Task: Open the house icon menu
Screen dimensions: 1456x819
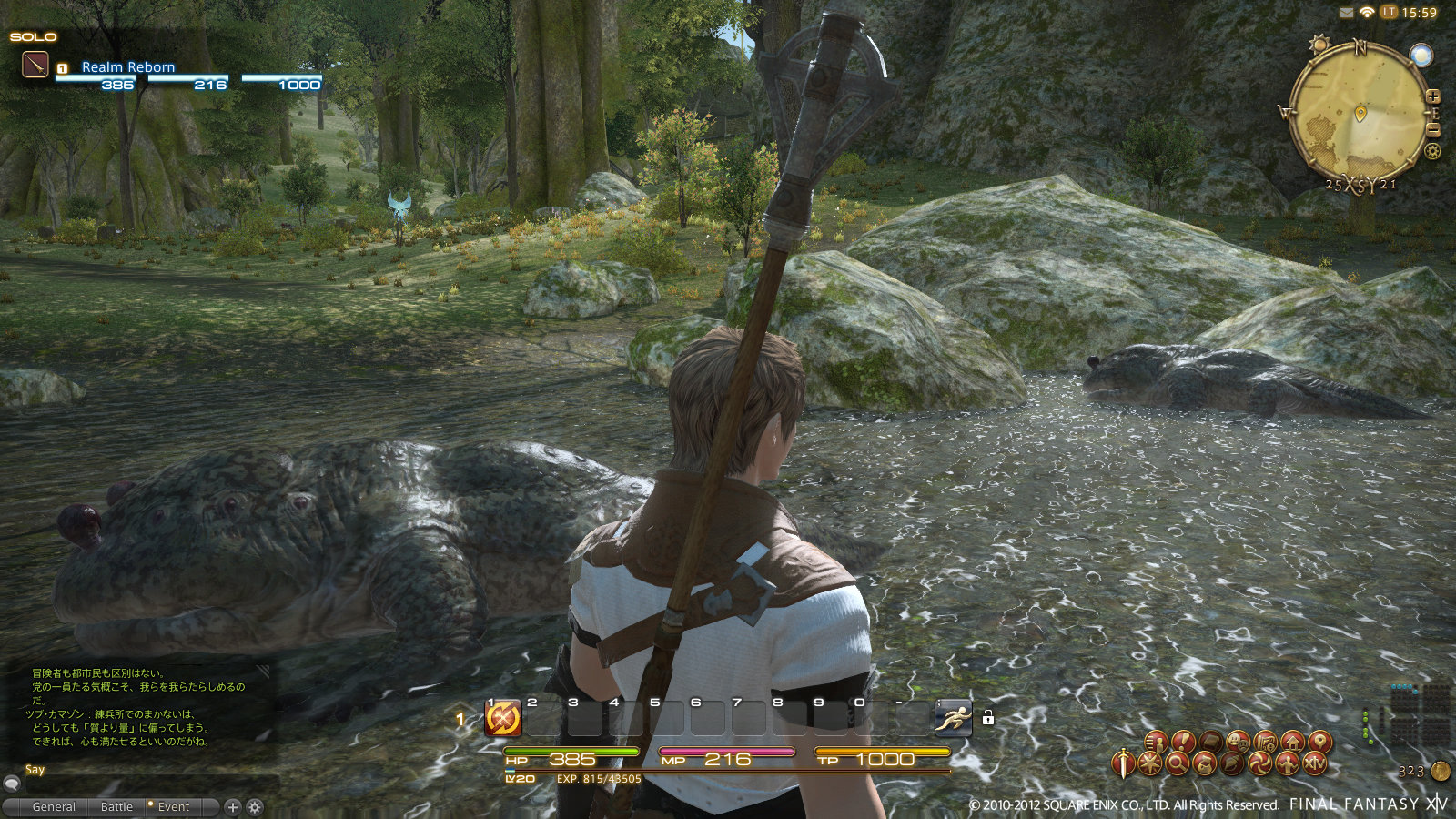Action: click(x=1292, y=742)
